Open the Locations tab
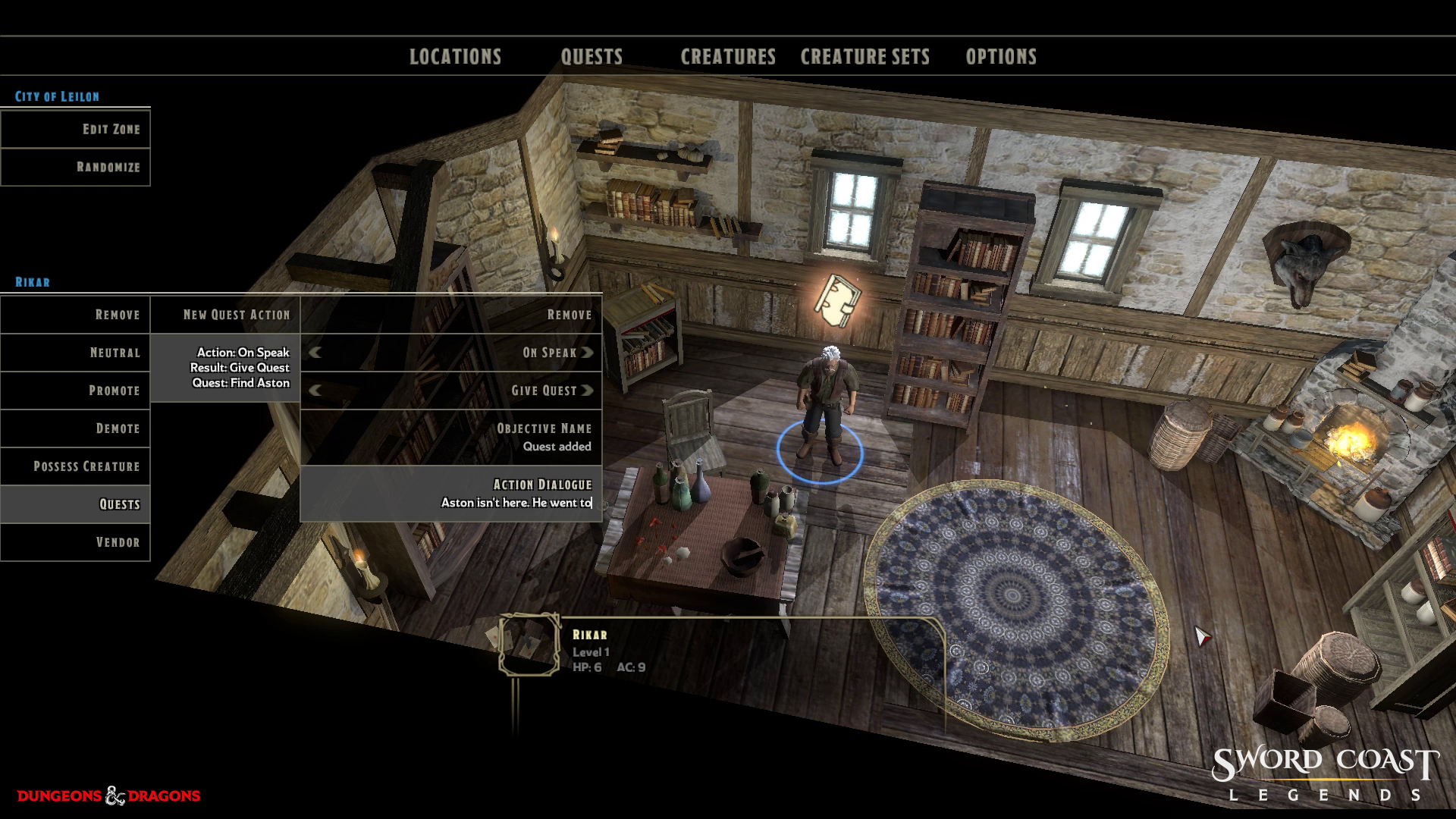The height and width of the screenshot is (819, 1456). [x=455, y=56]
